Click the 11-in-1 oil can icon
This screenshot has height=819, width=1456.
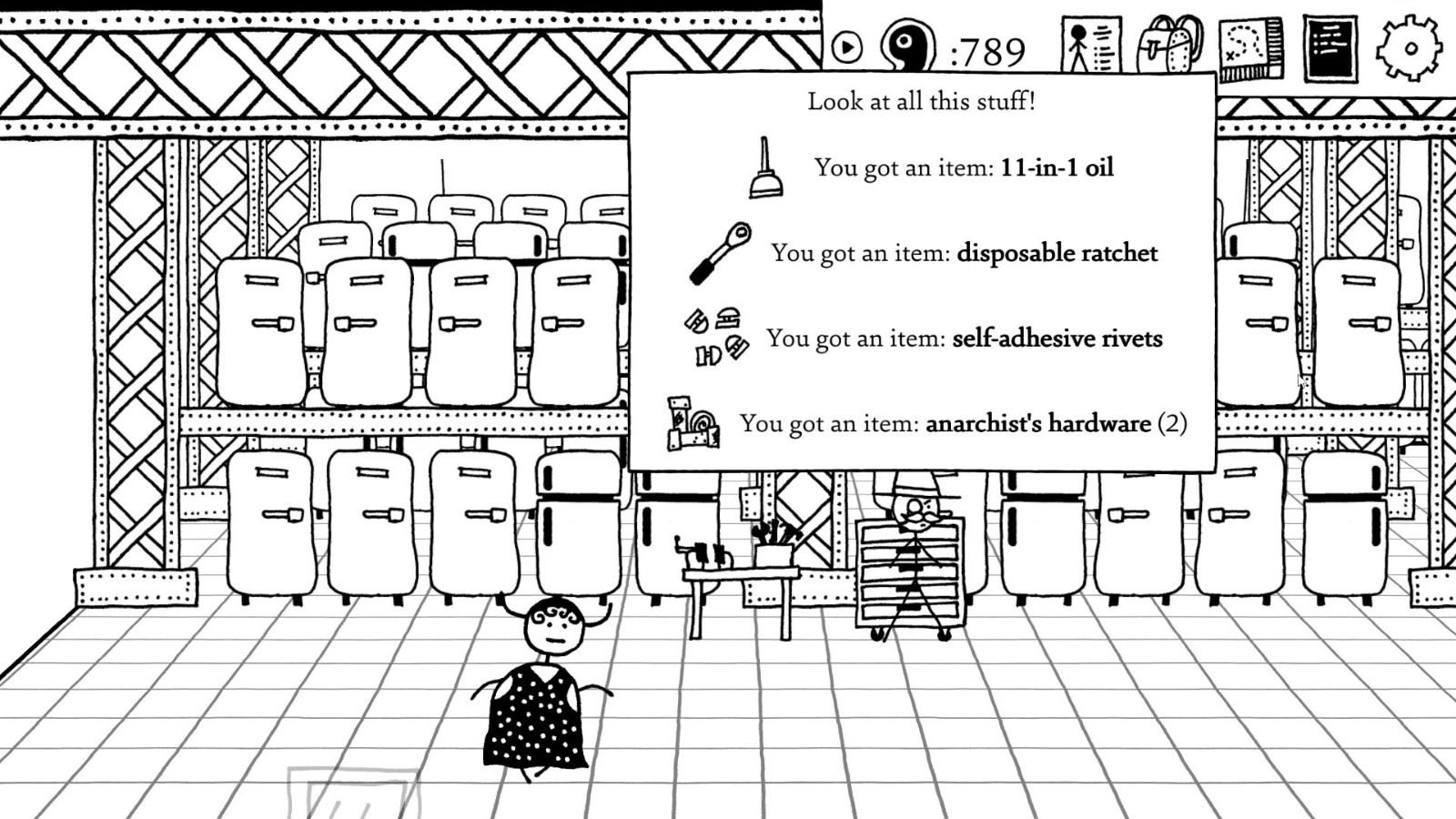pyautogui.click(x=764, y=168)
